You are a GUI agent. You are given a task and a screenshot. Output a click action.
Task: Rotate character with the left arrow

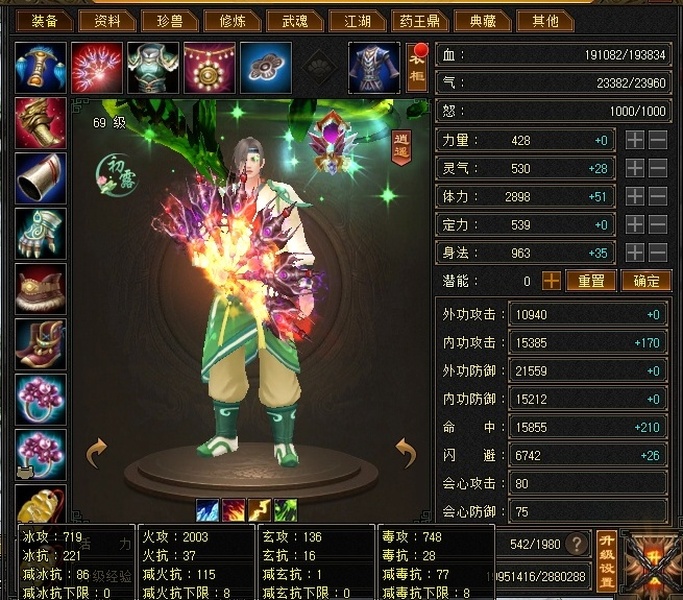tap(96, 453)
